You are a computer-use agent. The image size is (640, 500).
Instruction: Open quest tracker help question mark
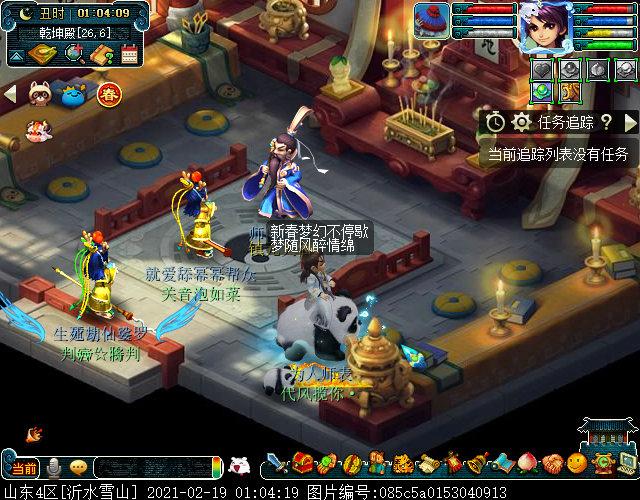point(606,122)
